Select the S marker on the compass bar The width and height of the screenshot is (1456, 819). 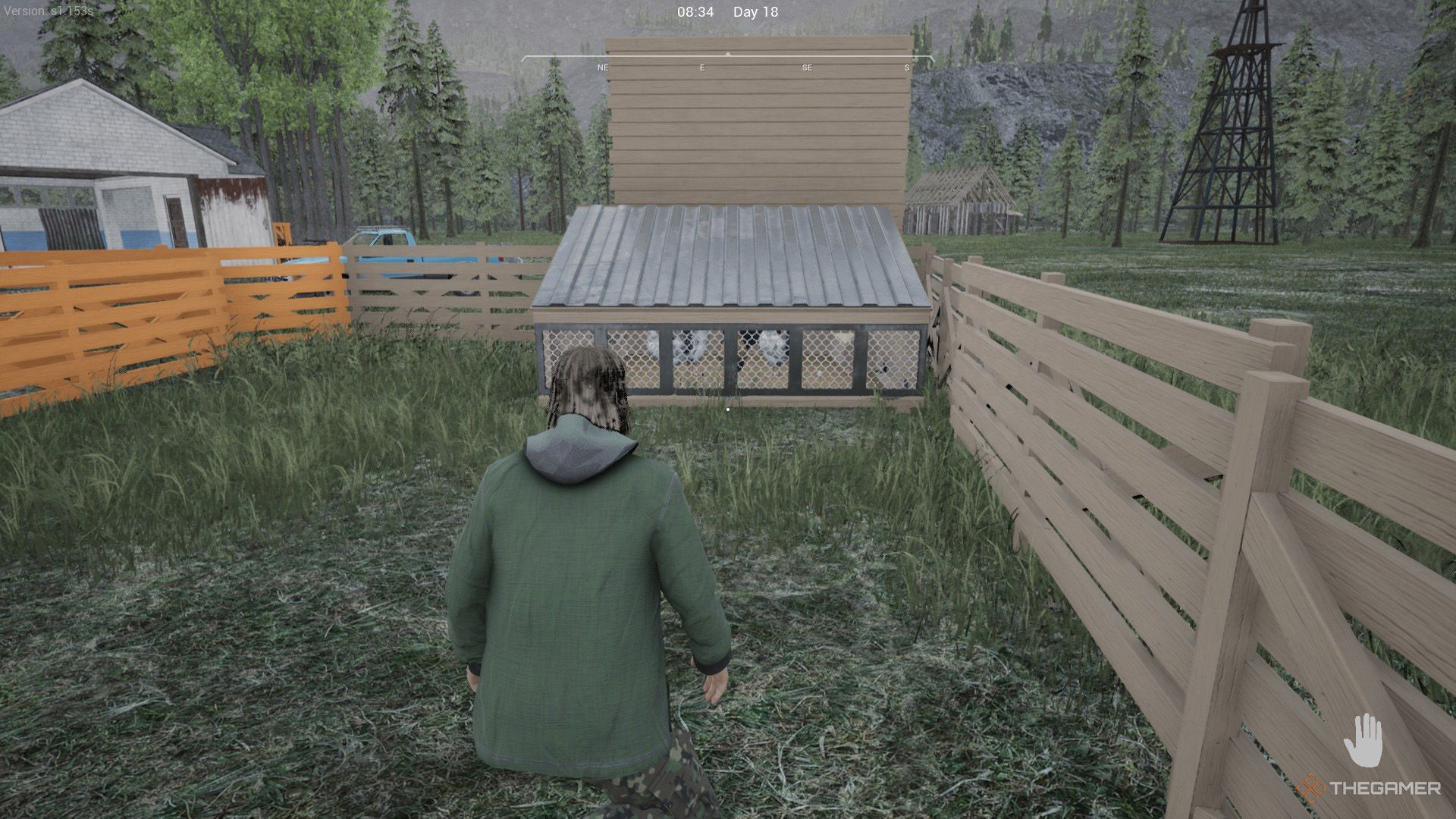point(905,67)
